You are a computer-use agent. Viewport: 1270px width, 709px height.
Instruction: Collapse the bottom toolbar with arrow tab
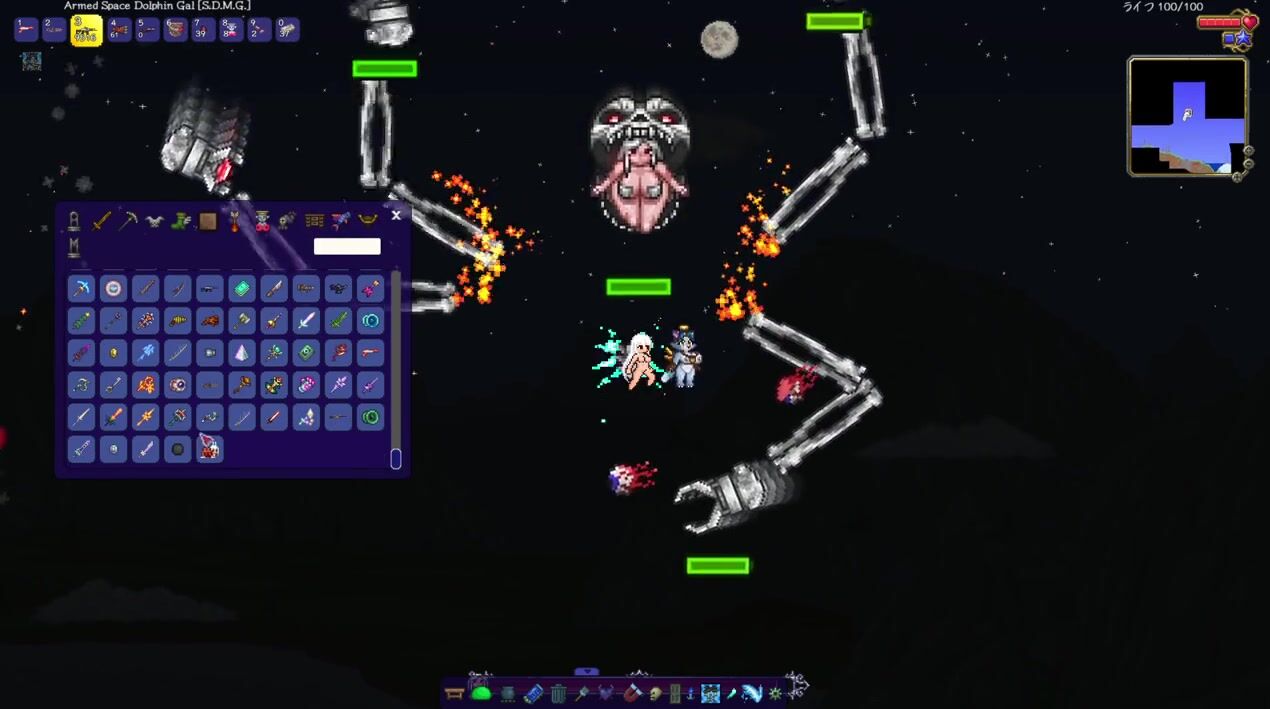[587, 672]
